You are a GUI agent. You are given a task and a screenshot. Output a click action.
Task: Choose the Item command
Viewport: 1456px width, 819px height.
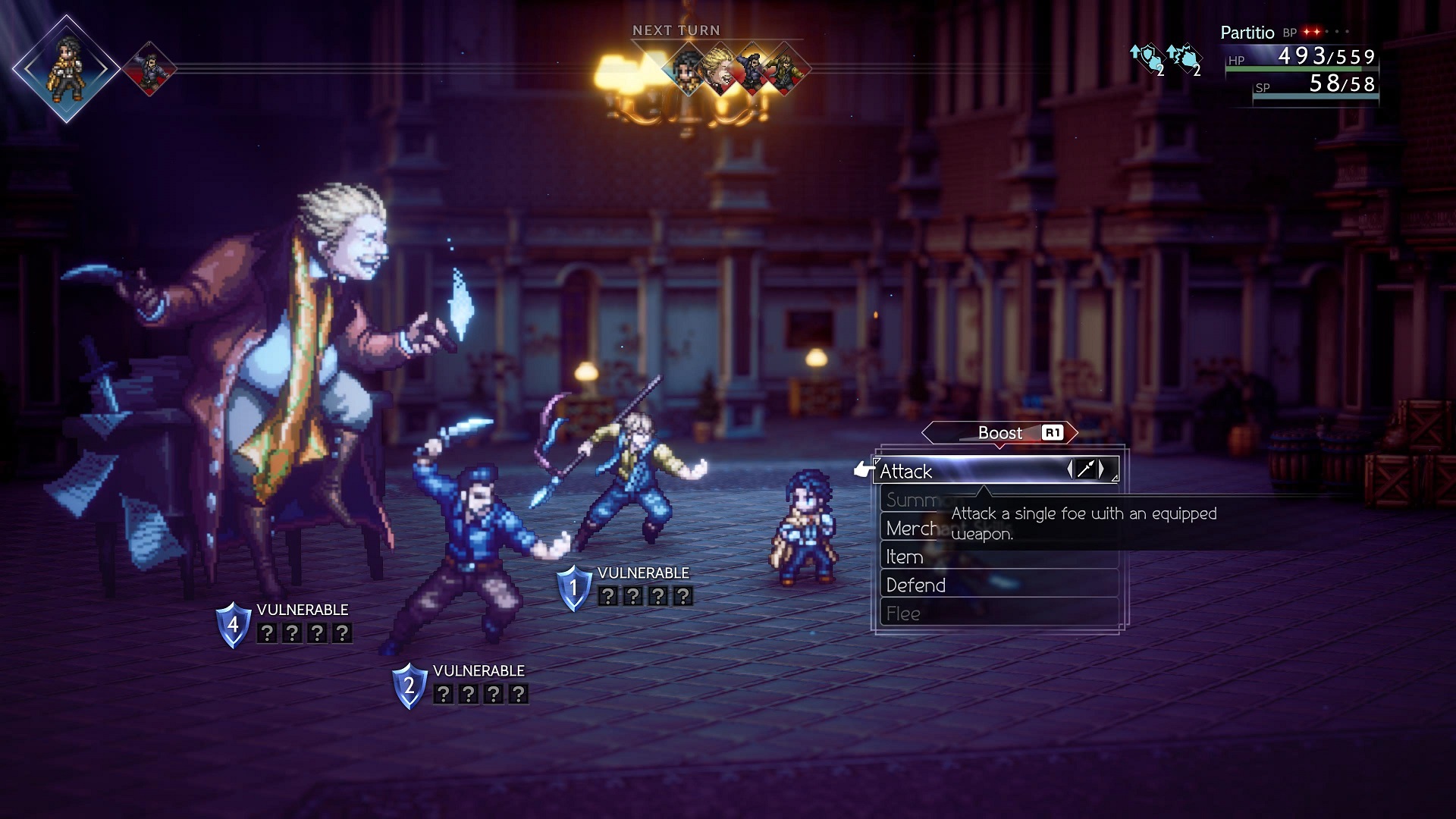point(904,557)
